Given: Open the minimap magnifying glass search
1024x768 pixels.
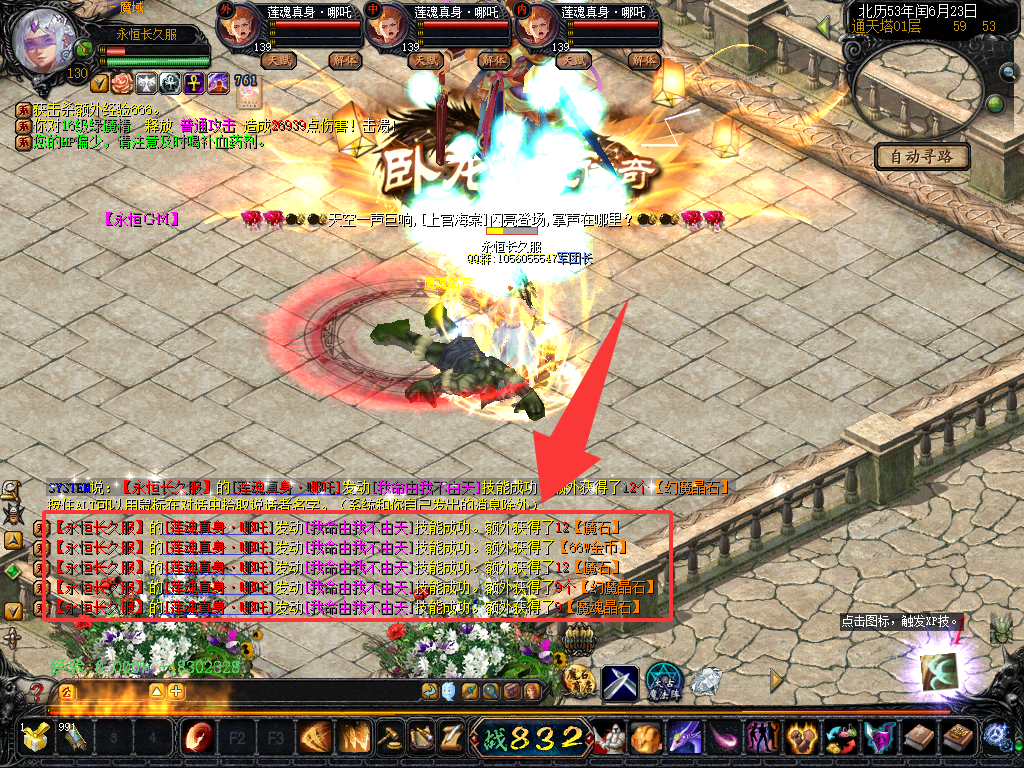Looking at the screenshot, I should coord(1009,72).
